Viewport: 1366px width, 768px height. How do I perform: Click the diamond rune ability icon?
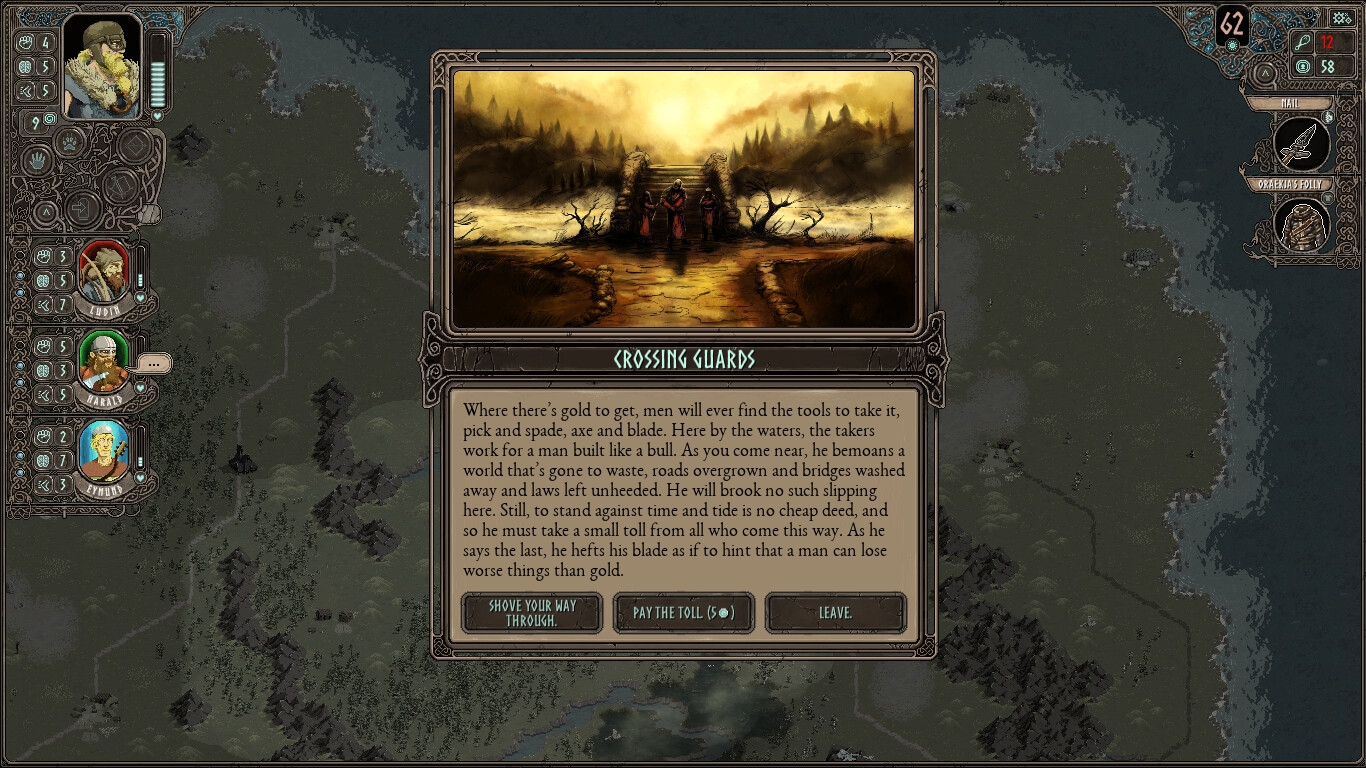coord(134,143)
